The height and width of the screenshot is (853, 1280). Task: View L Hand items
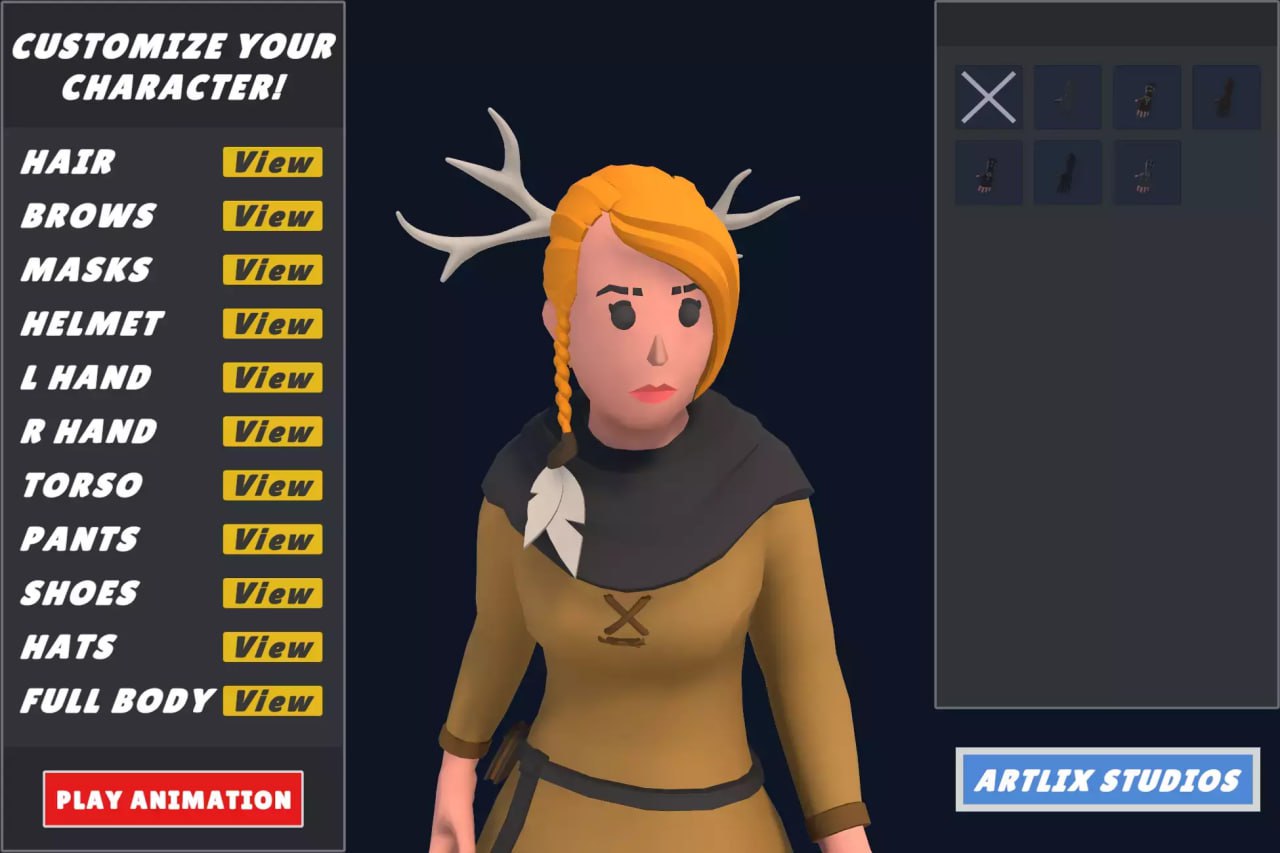pos(271,378)
